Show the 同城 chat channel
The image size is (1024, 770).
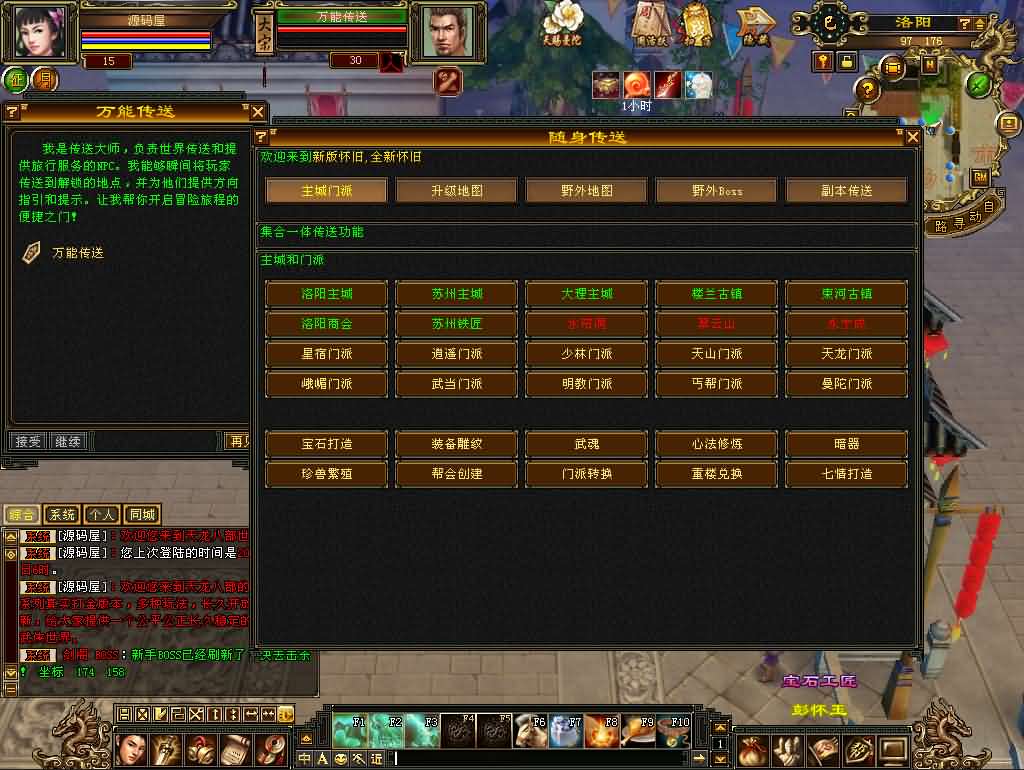142,515
